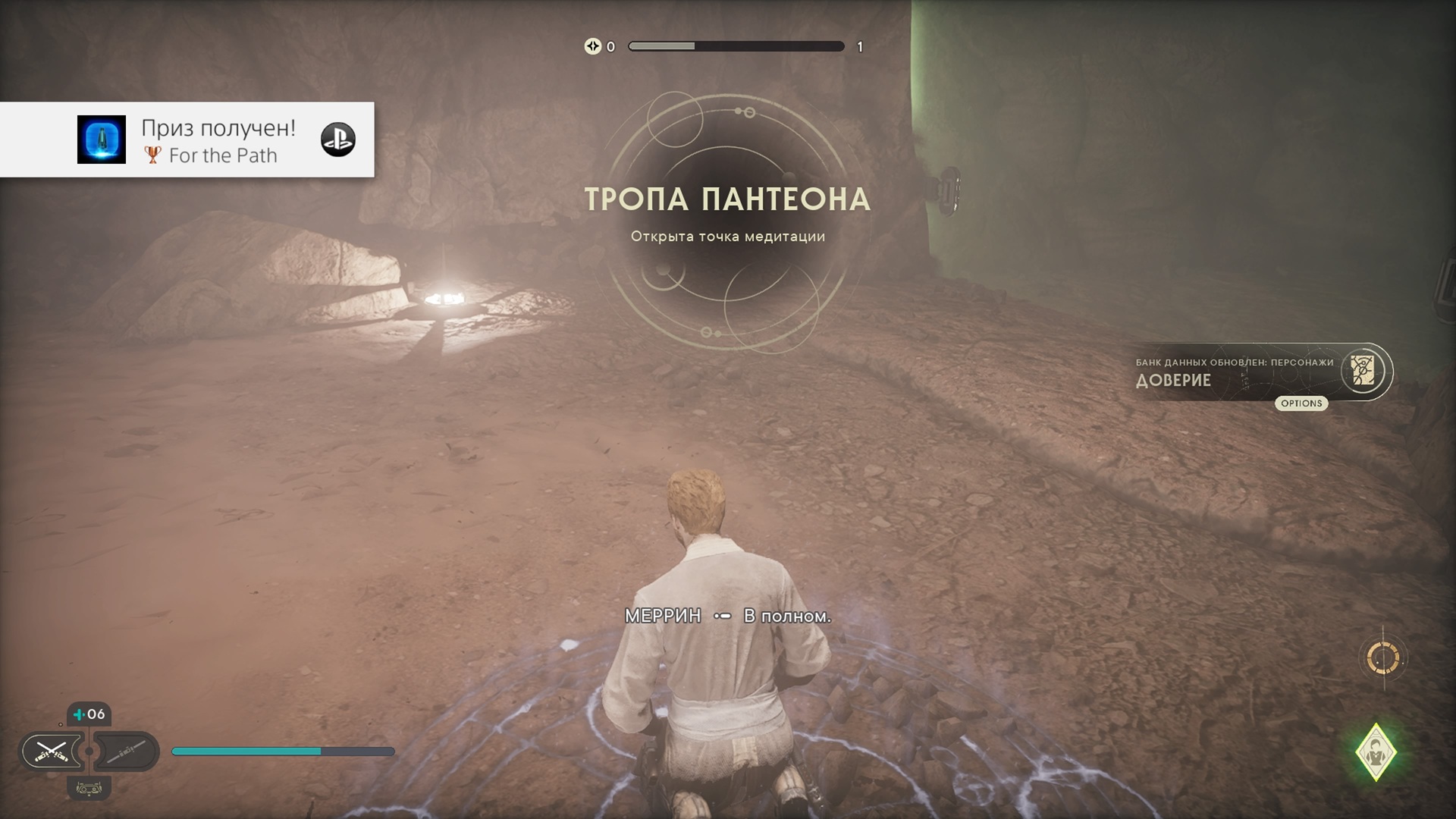This screenshot has width=1456, height=819.
Task: Click the orange circular compass indicator
Action: pyautogui.click(x=1383, y=658)
